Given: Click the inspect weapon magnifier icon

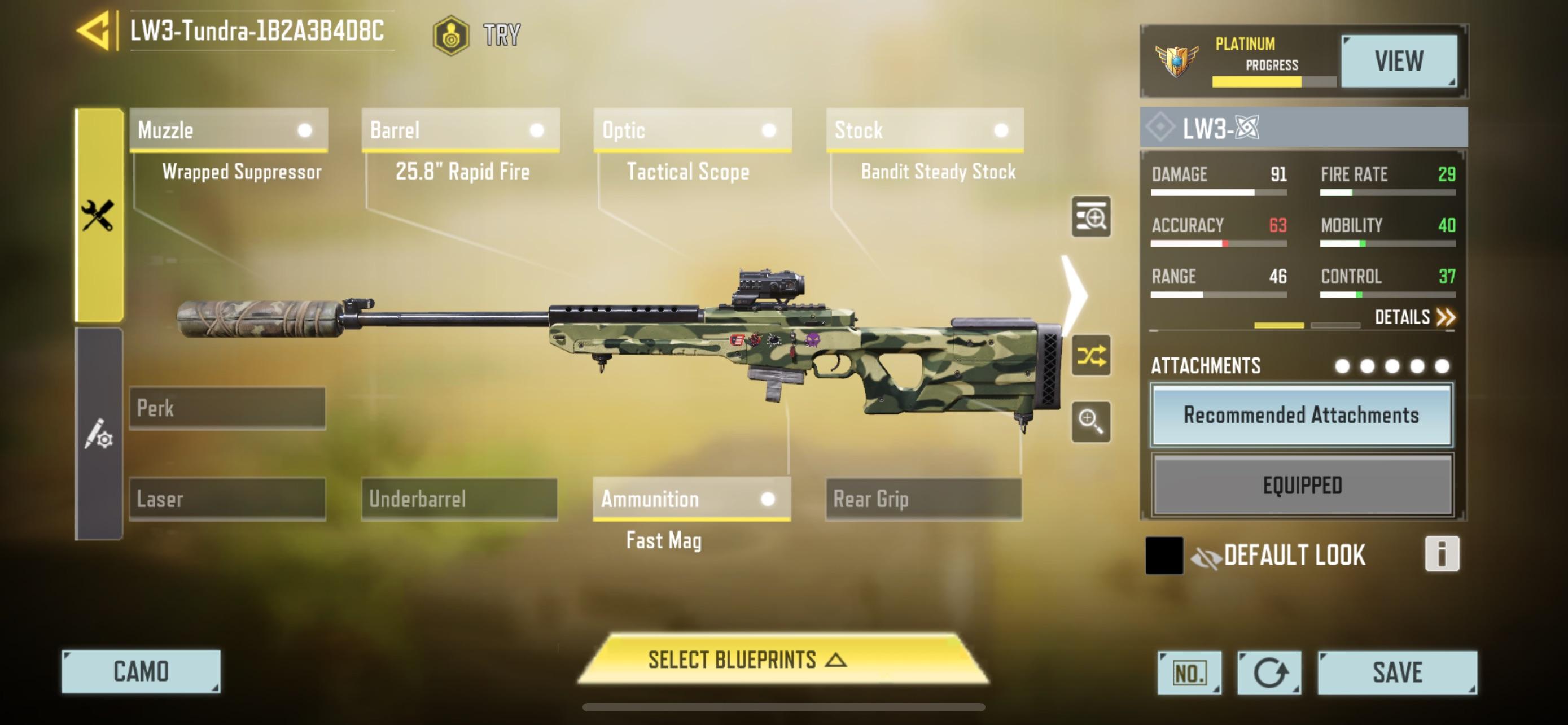Looking at the screenshot, I should [x=1093, y=218].
